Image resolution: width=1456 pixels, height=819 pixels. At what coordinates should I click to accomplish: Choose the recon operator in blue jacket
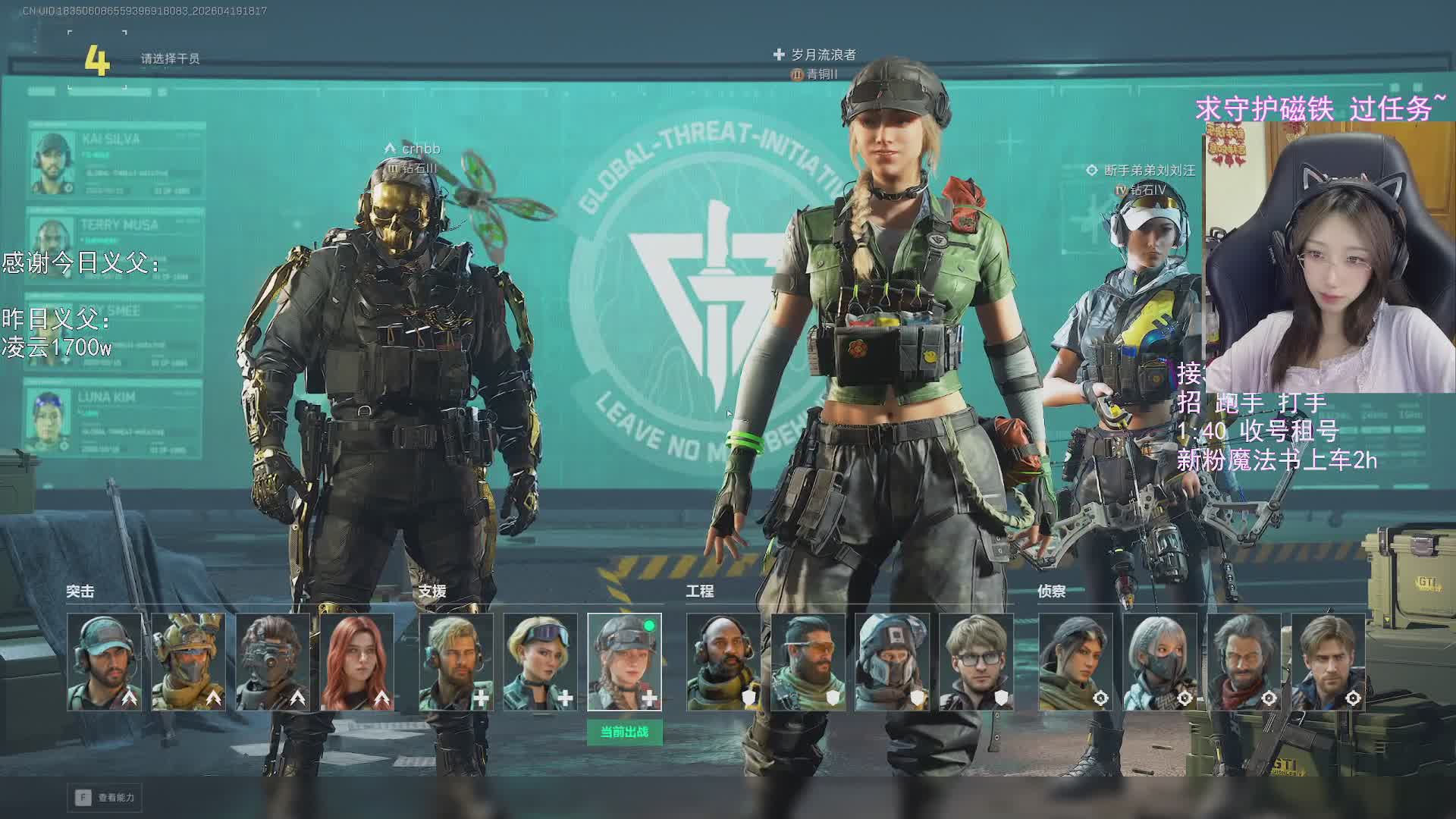coord(1329,661)
